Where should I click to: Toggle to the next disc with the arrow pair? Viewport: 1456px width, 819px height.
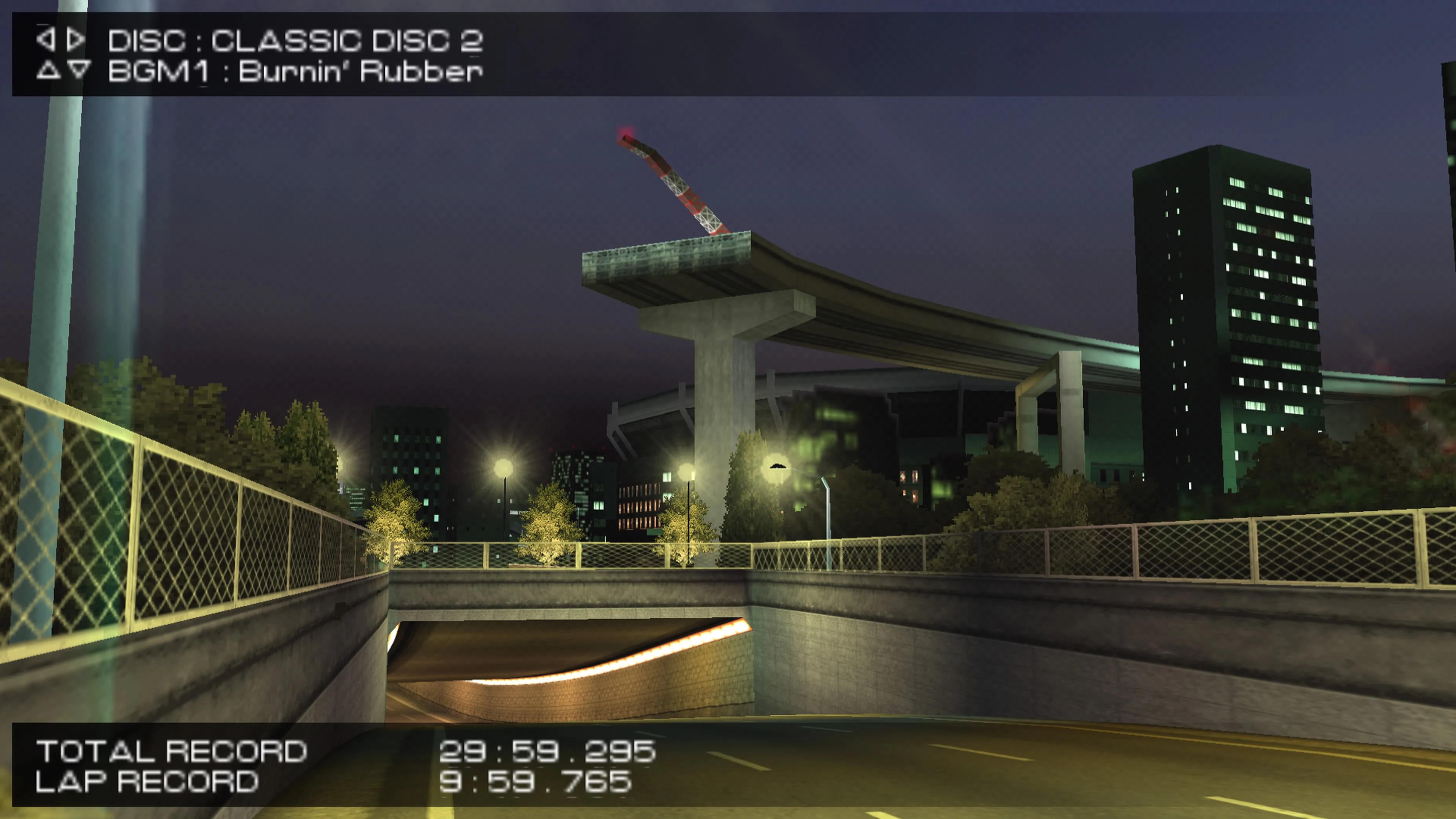[x=61, y=39]
